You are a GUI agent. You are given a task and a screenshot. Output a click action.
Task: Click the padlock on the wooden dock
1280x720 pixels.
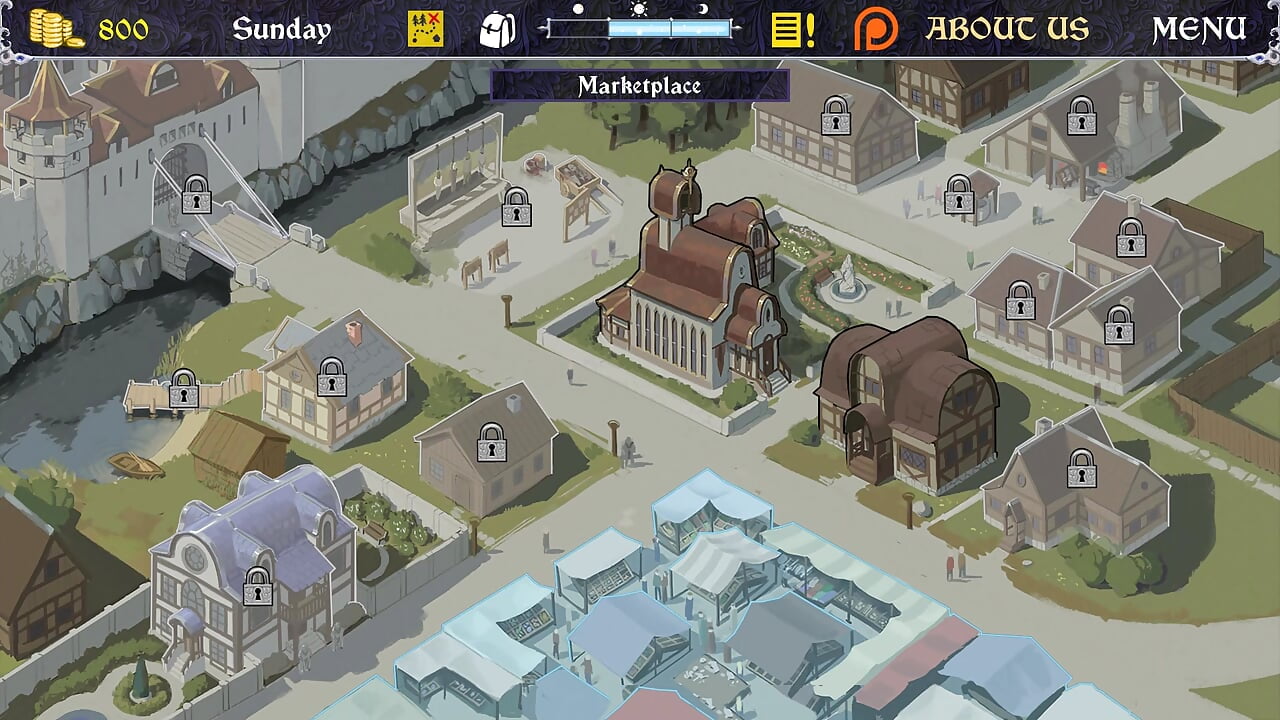183,388
